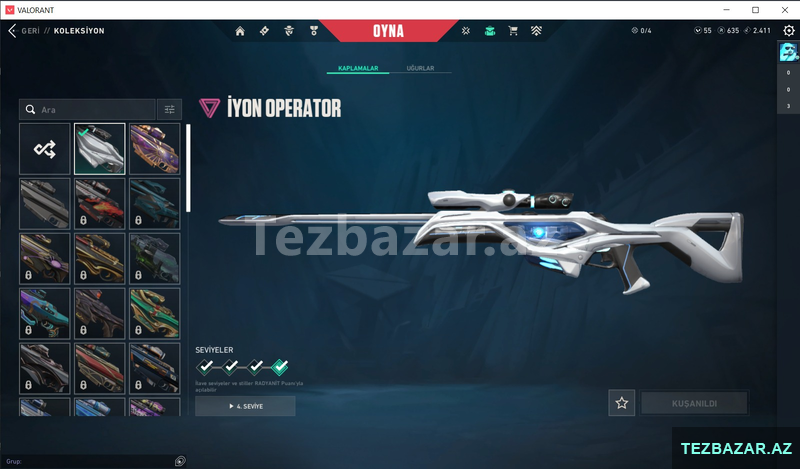Screen dimensions: 800x469
Task: Click the player avatar in social panel
Action: pos(788,52)
